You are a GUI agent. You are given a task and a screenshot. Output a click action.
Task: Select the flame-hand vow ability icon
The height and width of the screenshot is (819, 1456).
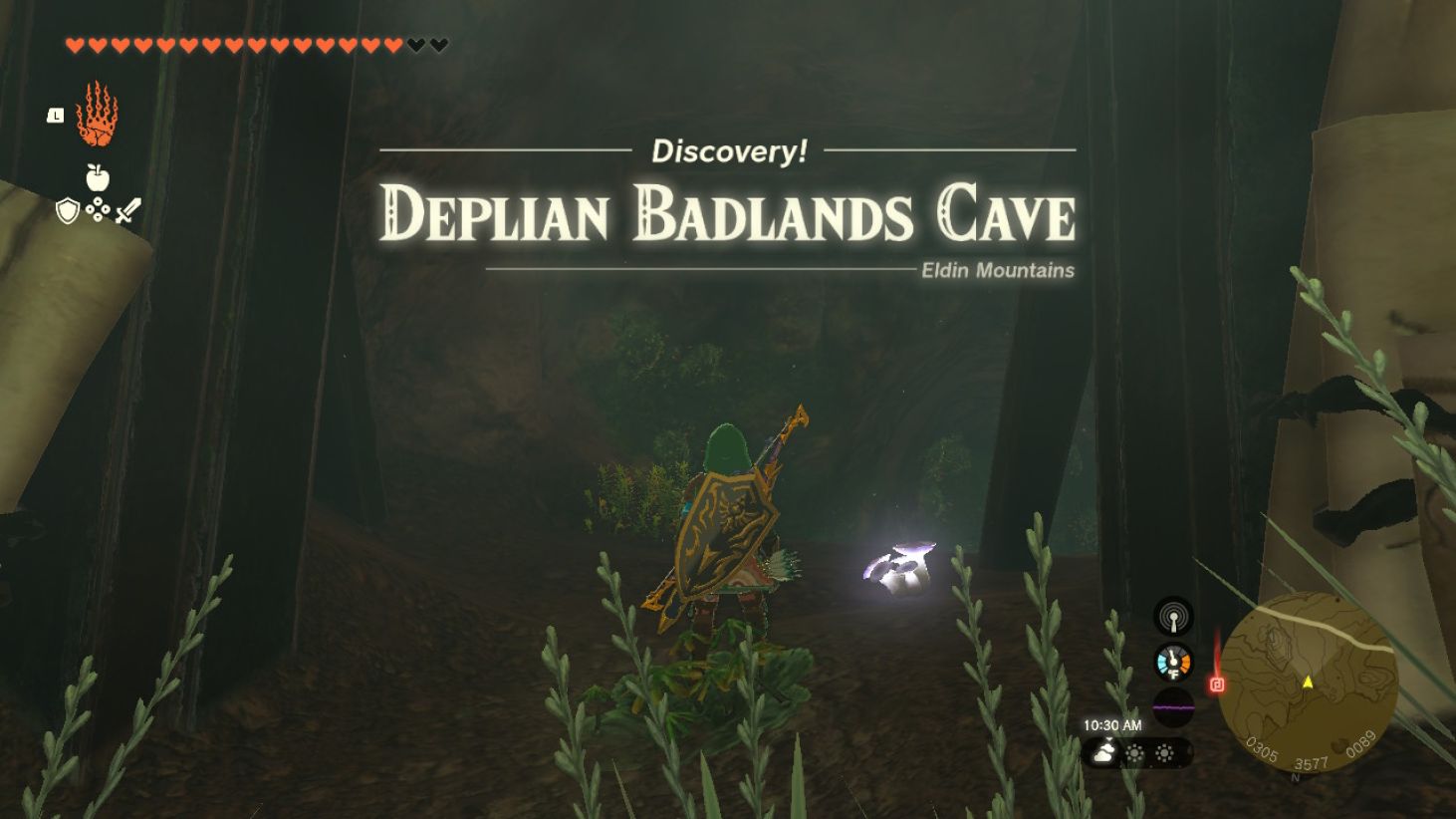pyautogui.click(x=97, y=114)
